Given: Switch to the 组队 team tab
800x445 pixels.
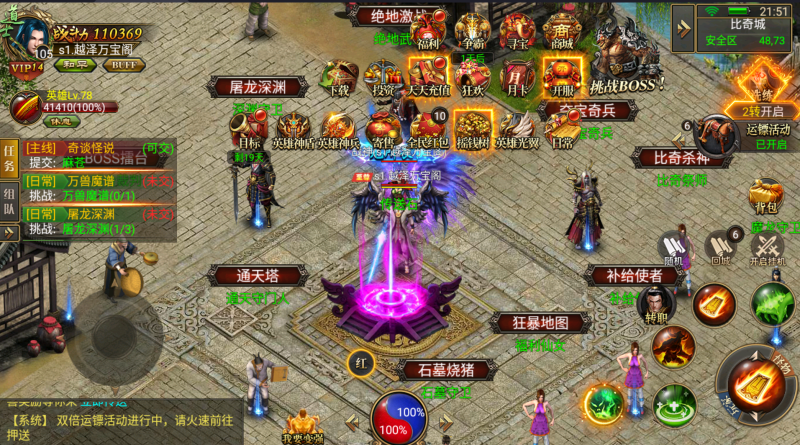Looking at the screenshot, I should pos(9,193).
